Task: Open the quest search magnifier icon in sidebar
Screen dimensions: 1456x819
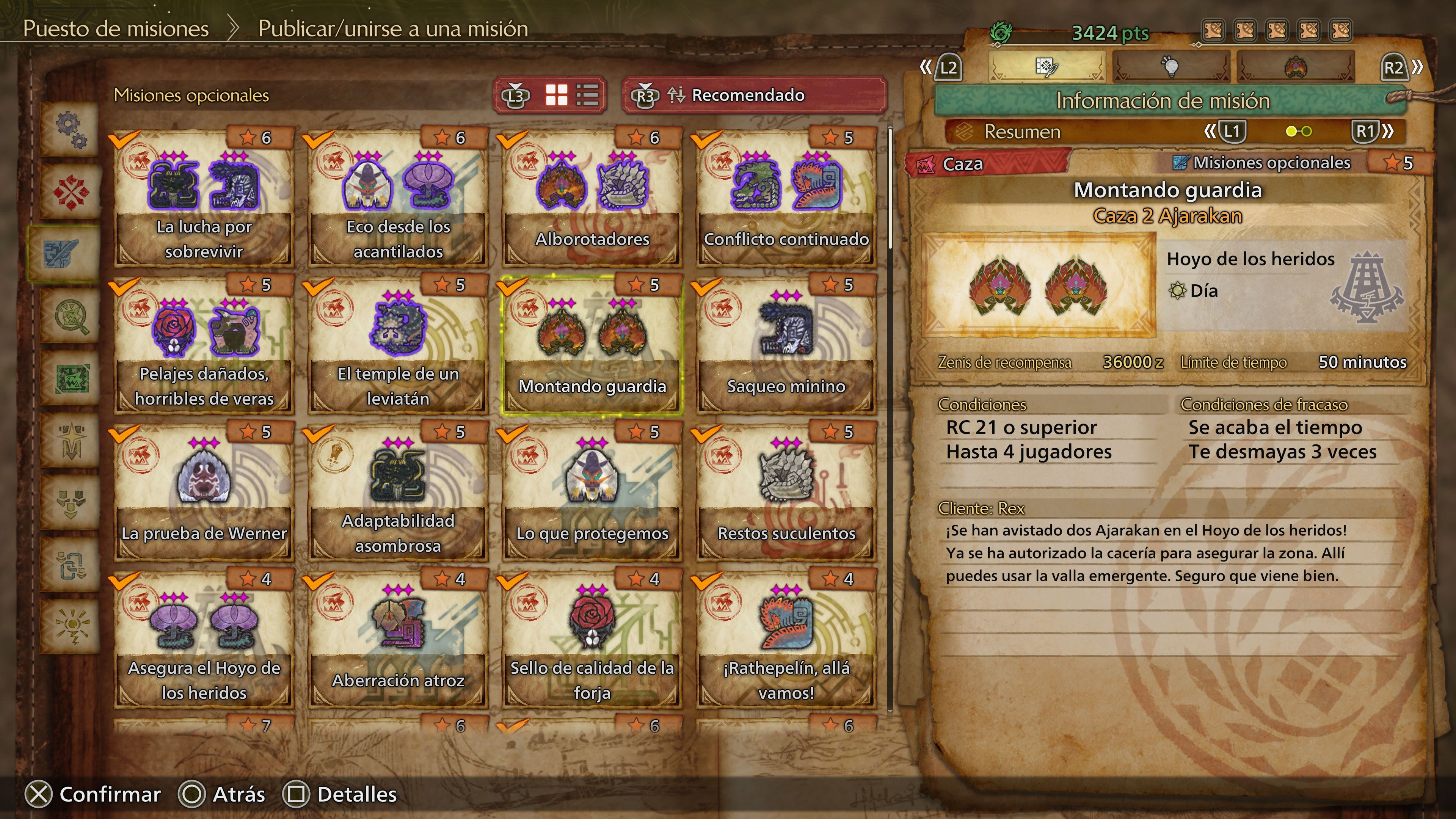Action: (x=72, y=314)
